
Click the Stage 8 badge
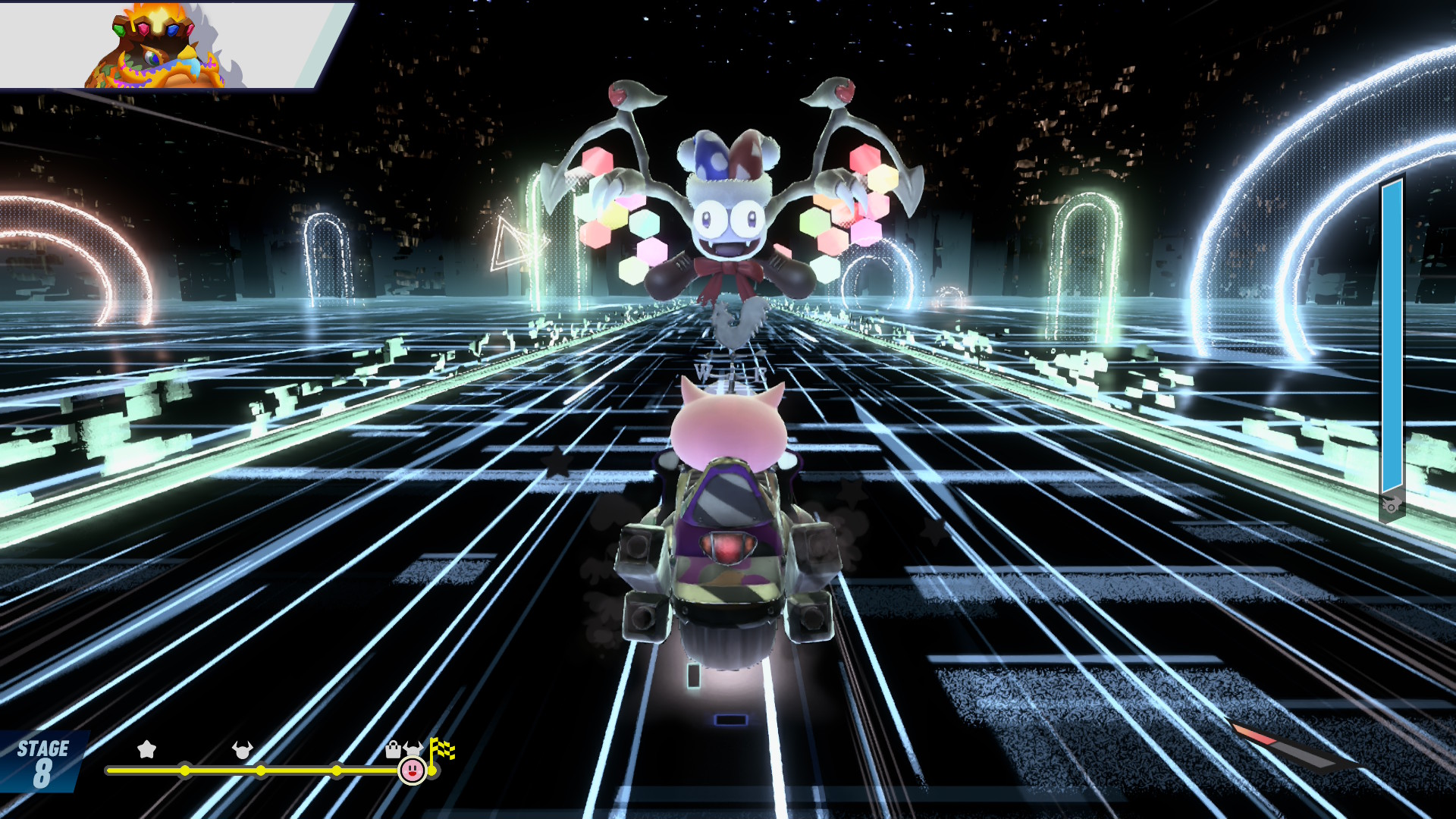coord(42,762)
